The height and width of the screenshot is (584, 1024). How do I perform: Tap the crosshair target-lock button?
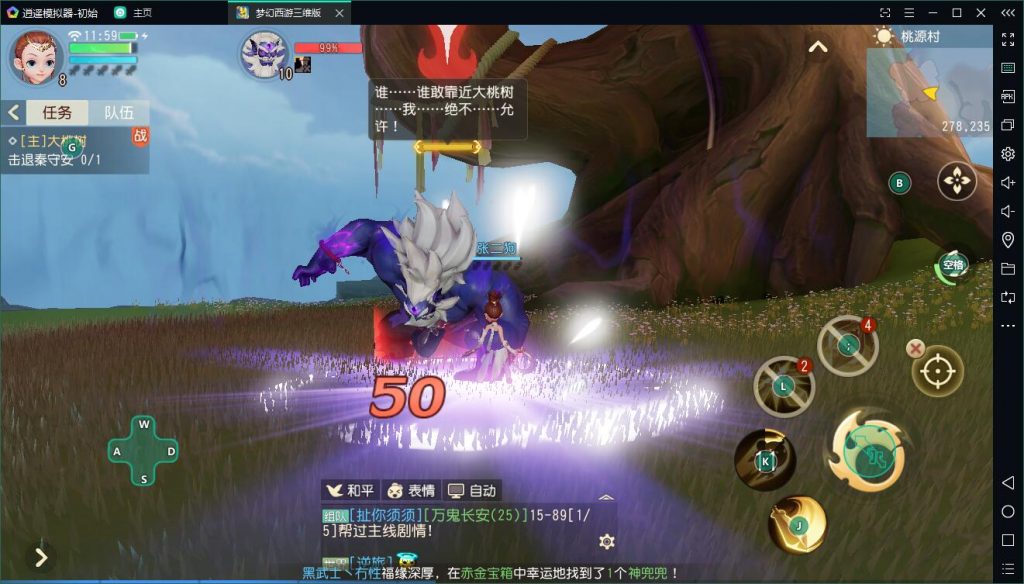click(x=938, y=371)
